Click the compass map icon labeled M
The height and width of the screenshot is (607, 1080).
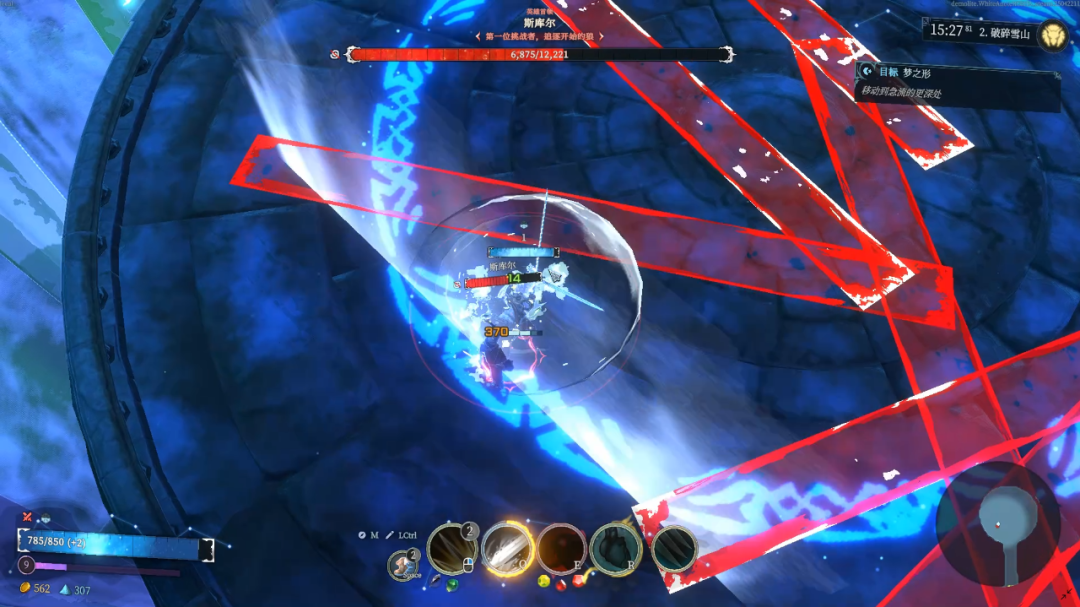[x=362, y=535]
